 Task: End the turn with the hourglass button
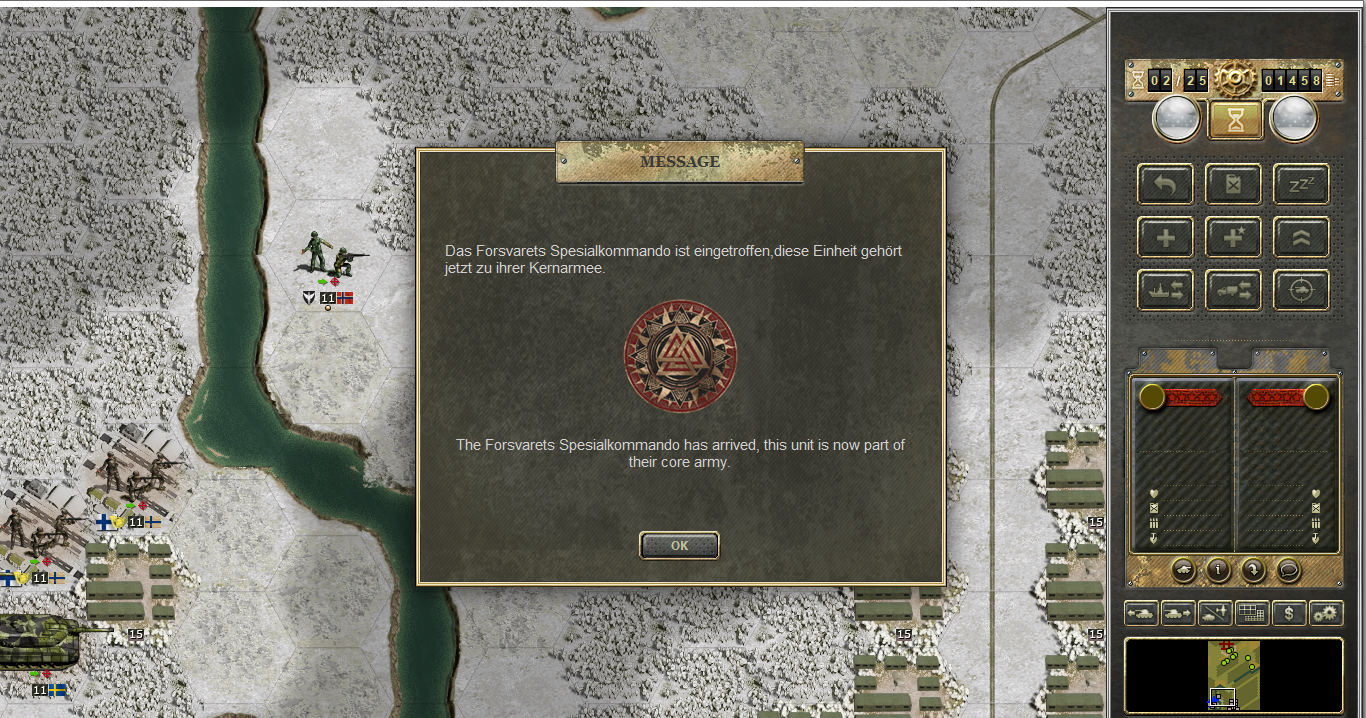(x=1233, y=120)
